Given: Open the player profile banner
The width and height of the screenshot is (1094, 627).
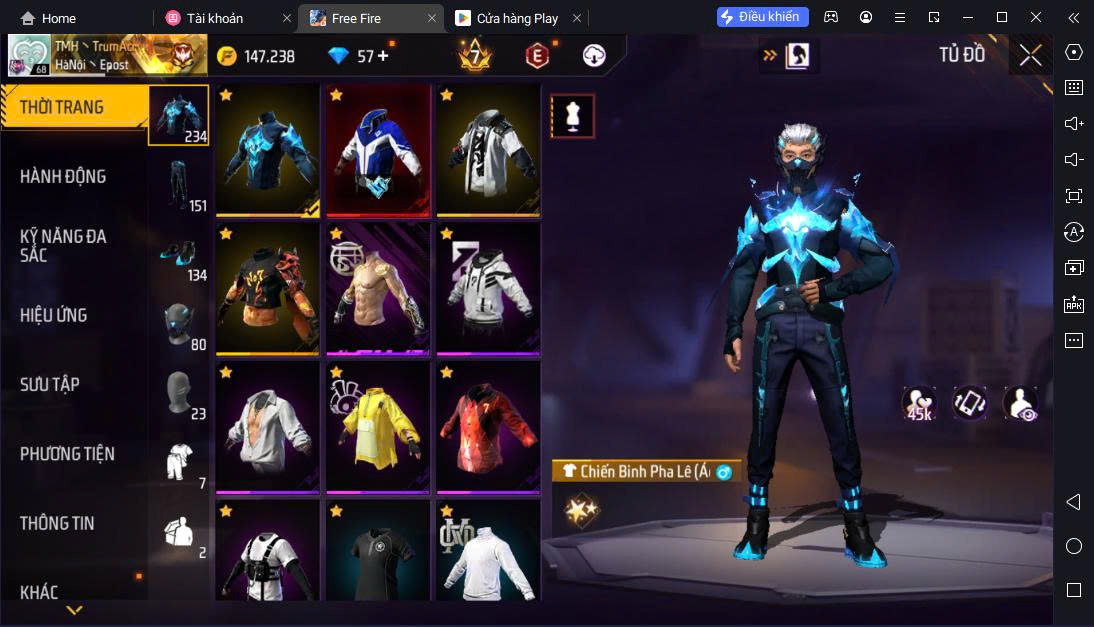Looking at the screenshot, I should pyautogui.click(x=107, y=56).
